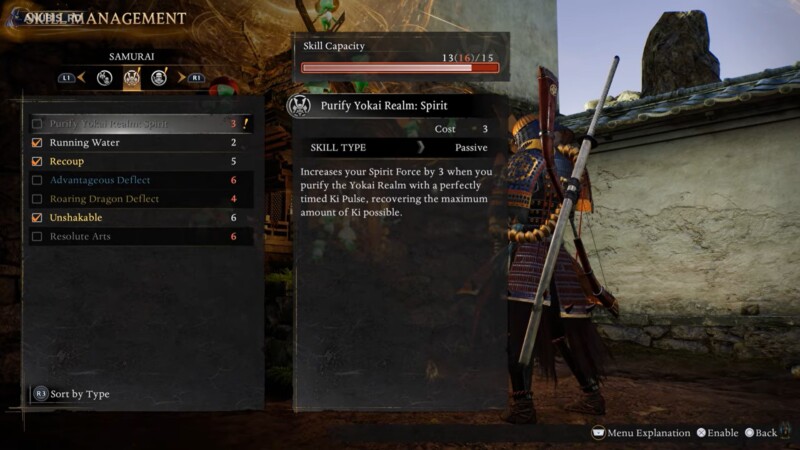Select the highlighted samurai helmet tab
Screen dimensions: 800x450
132,78
